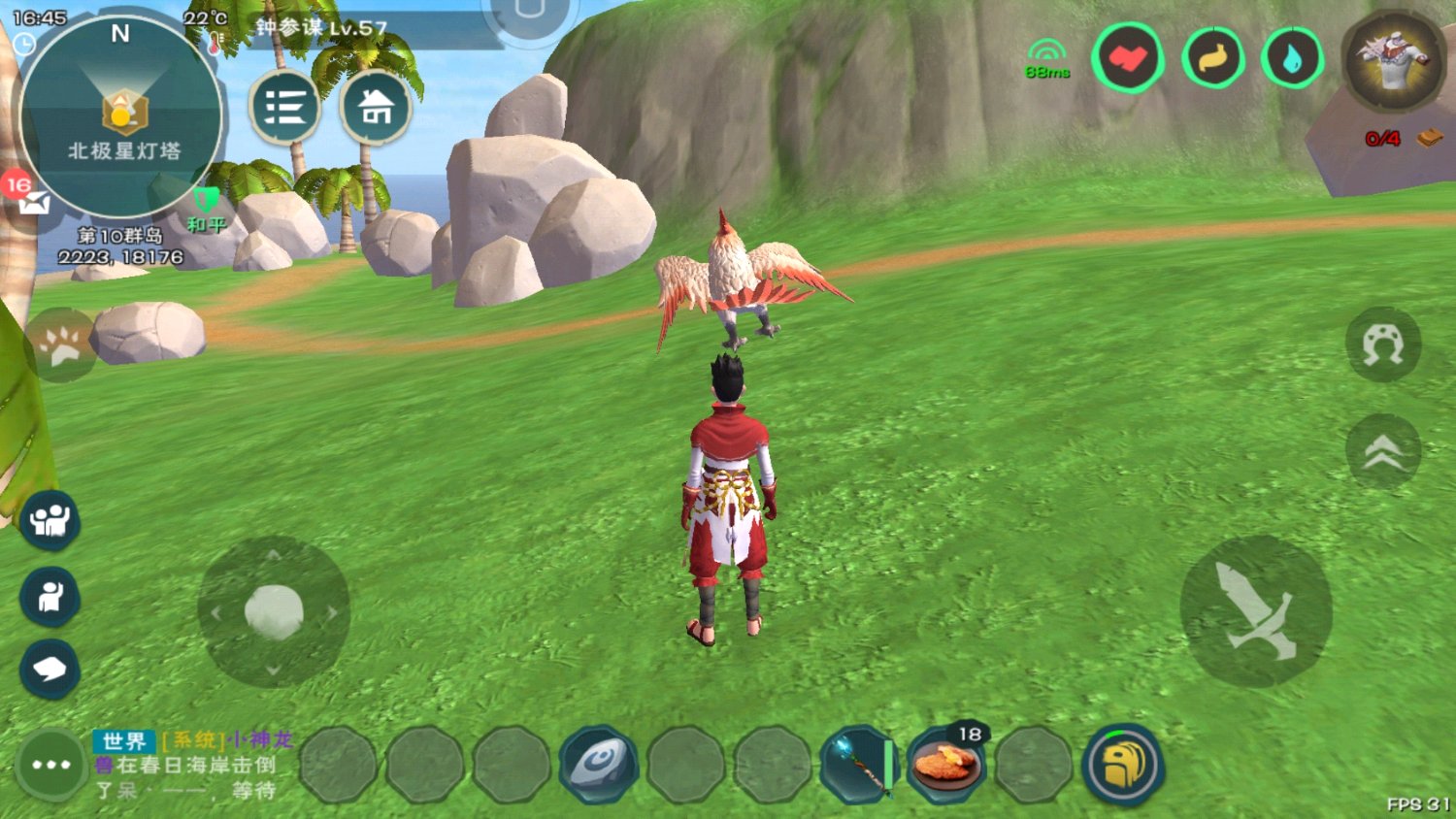
Task: Open the list menu button
Action: 284,107
